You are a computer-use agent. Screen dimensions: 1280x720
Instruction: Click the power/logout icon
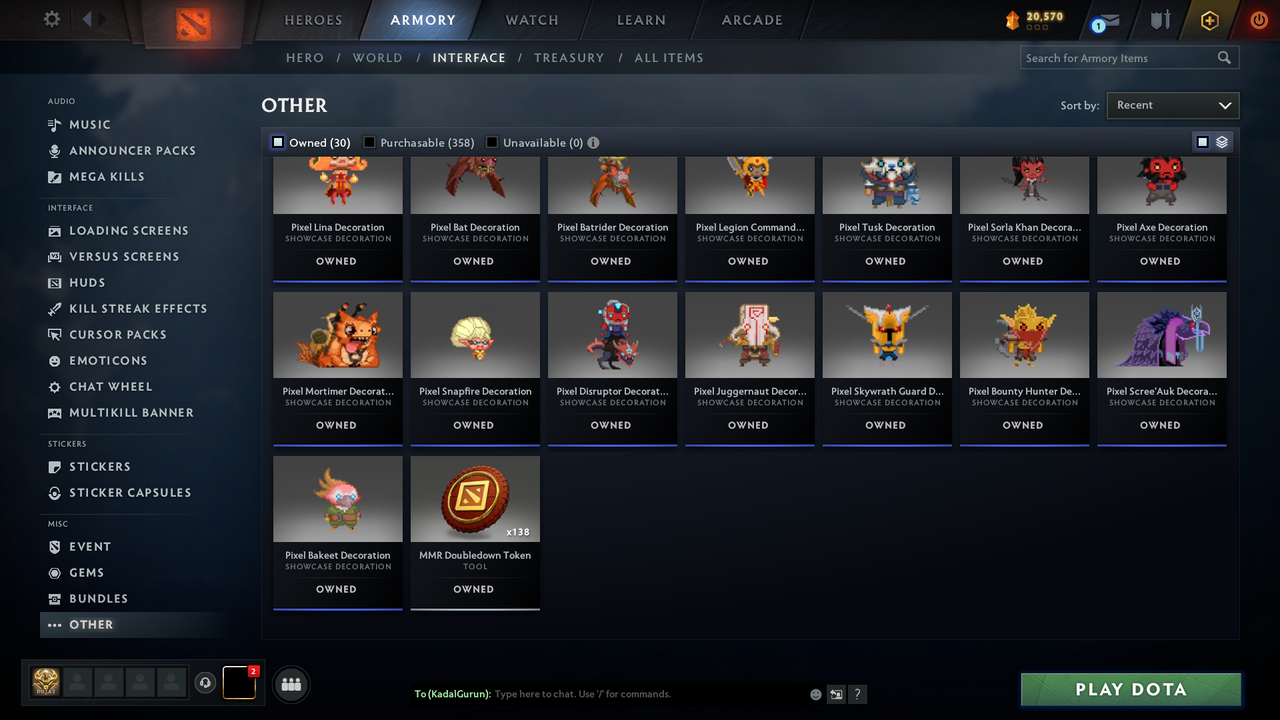tap(1258, 19)
